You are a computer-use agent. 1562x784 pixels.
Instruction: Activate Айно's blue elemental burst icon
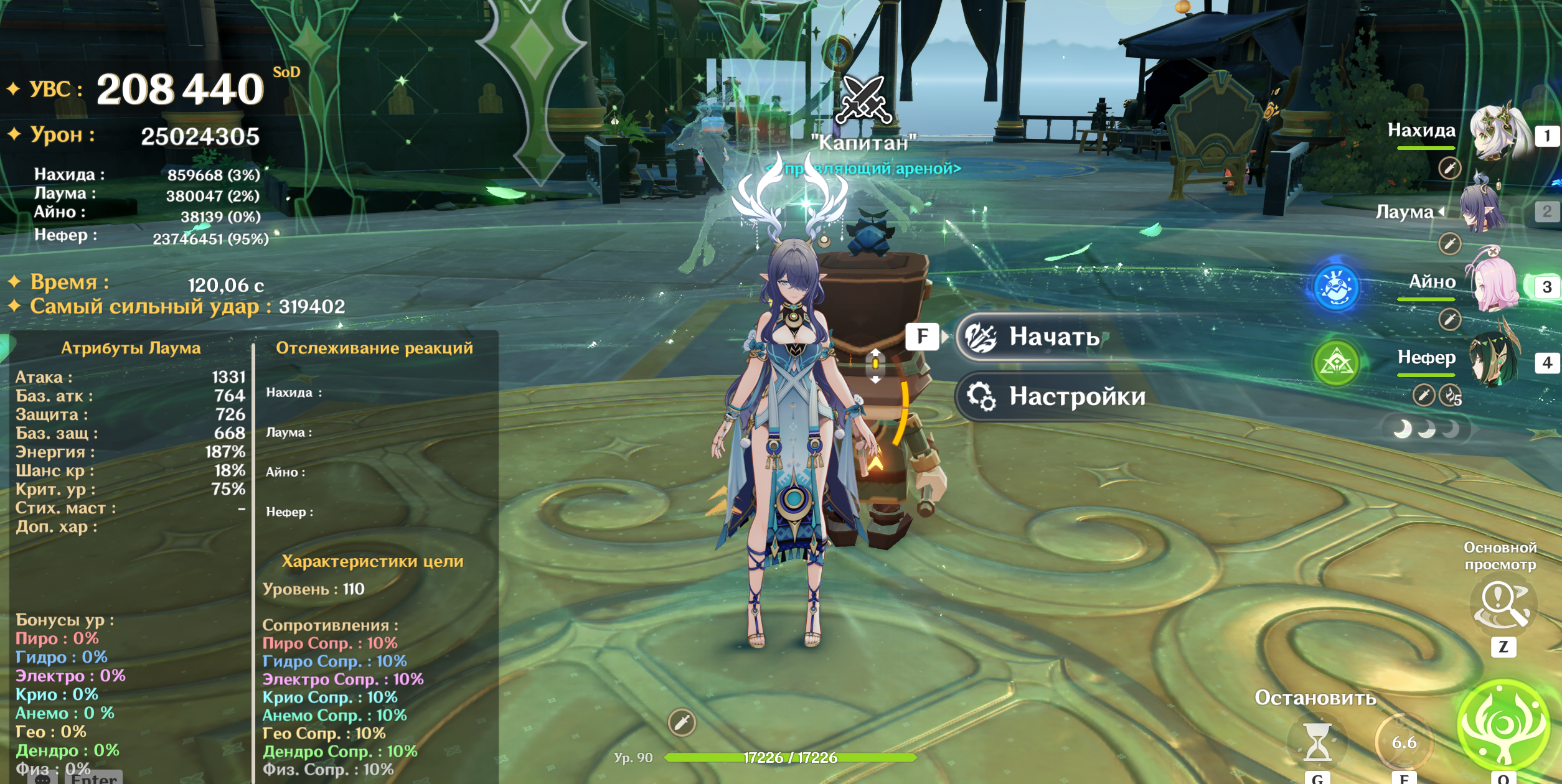coord(1335,288)
